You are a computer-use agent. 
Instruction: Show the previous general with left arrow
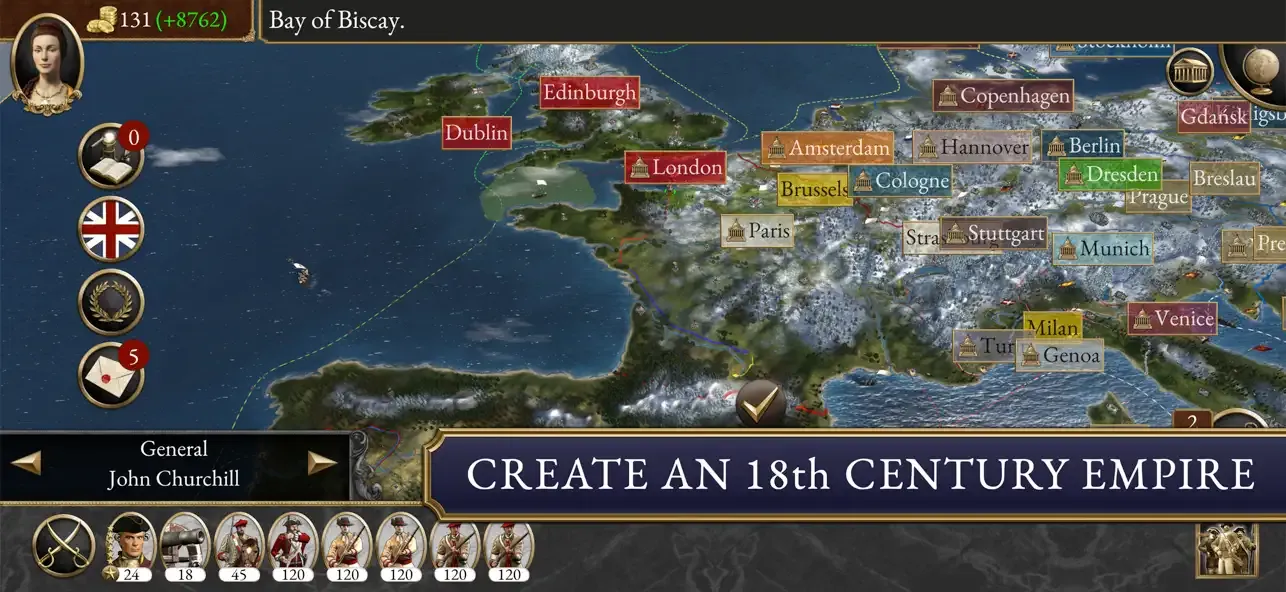point(26,463)
